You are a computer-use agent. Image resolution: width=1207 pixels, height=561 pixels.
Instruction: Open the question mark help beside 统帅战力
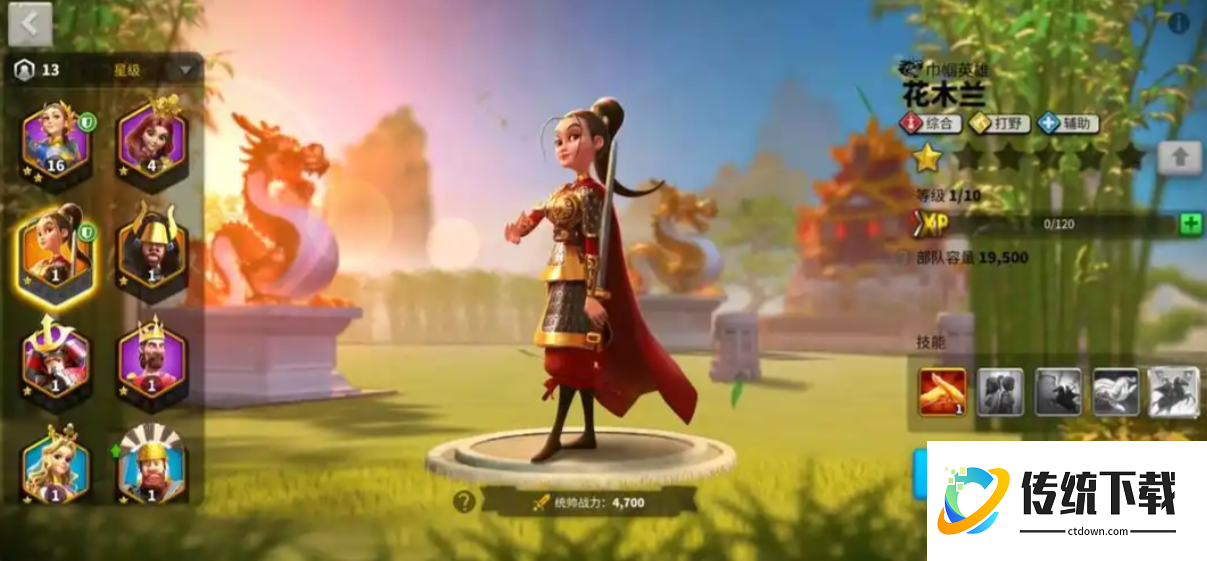463,502
